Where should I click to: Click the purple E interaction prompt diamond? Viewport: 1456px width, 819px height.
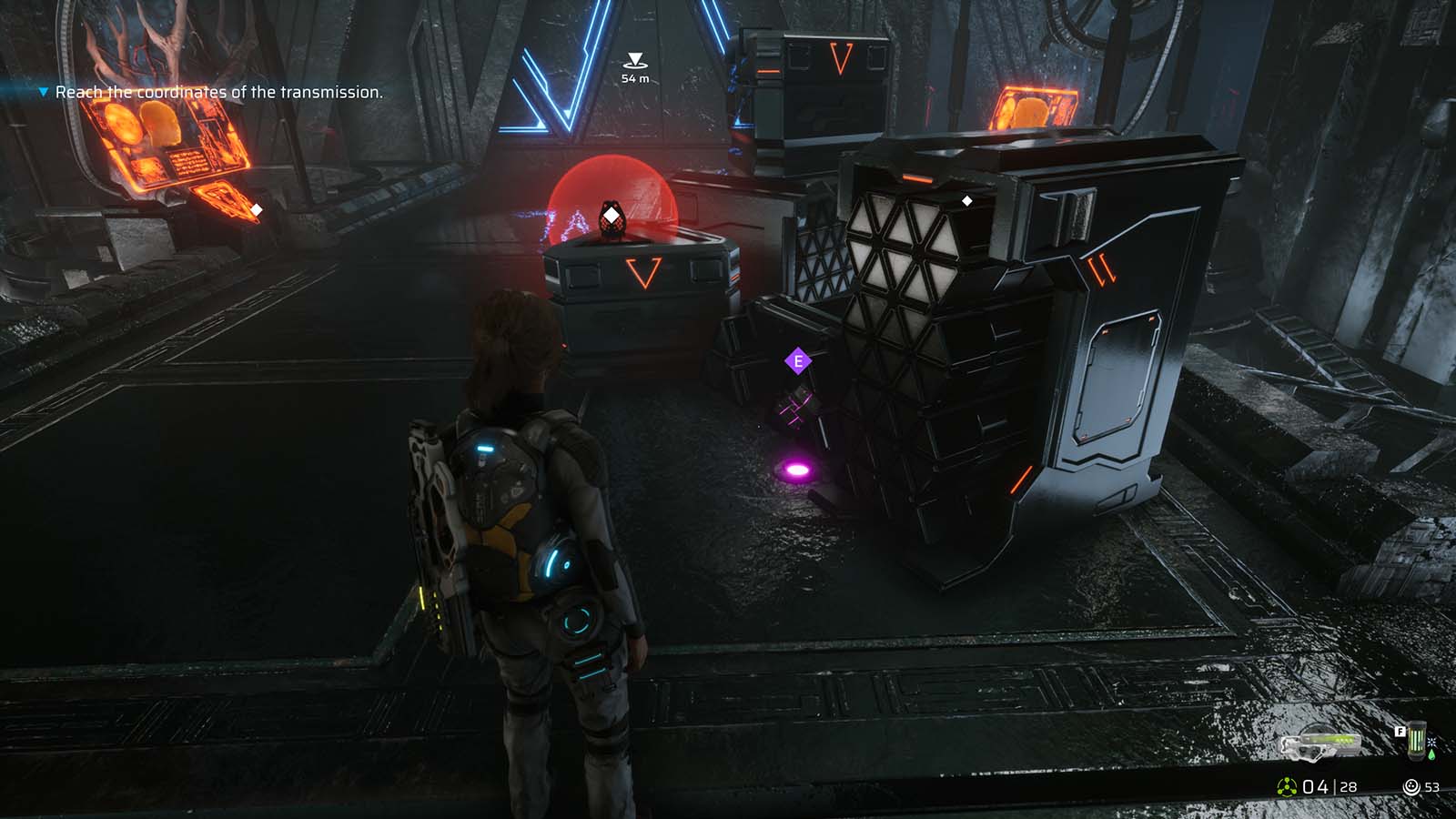pyautogui.click(x=800, y=359)
